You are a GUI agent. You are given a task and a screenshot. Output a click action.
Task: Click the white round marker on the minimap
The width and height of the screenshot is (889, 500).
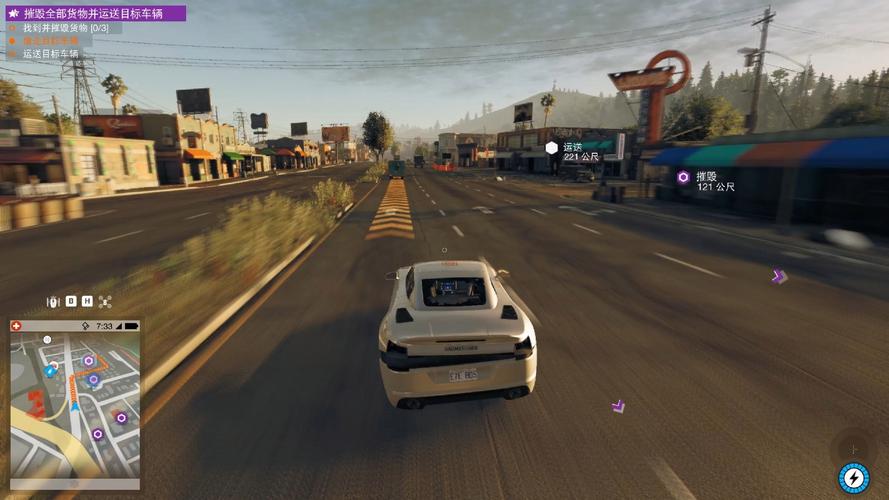tap(47, 341)
